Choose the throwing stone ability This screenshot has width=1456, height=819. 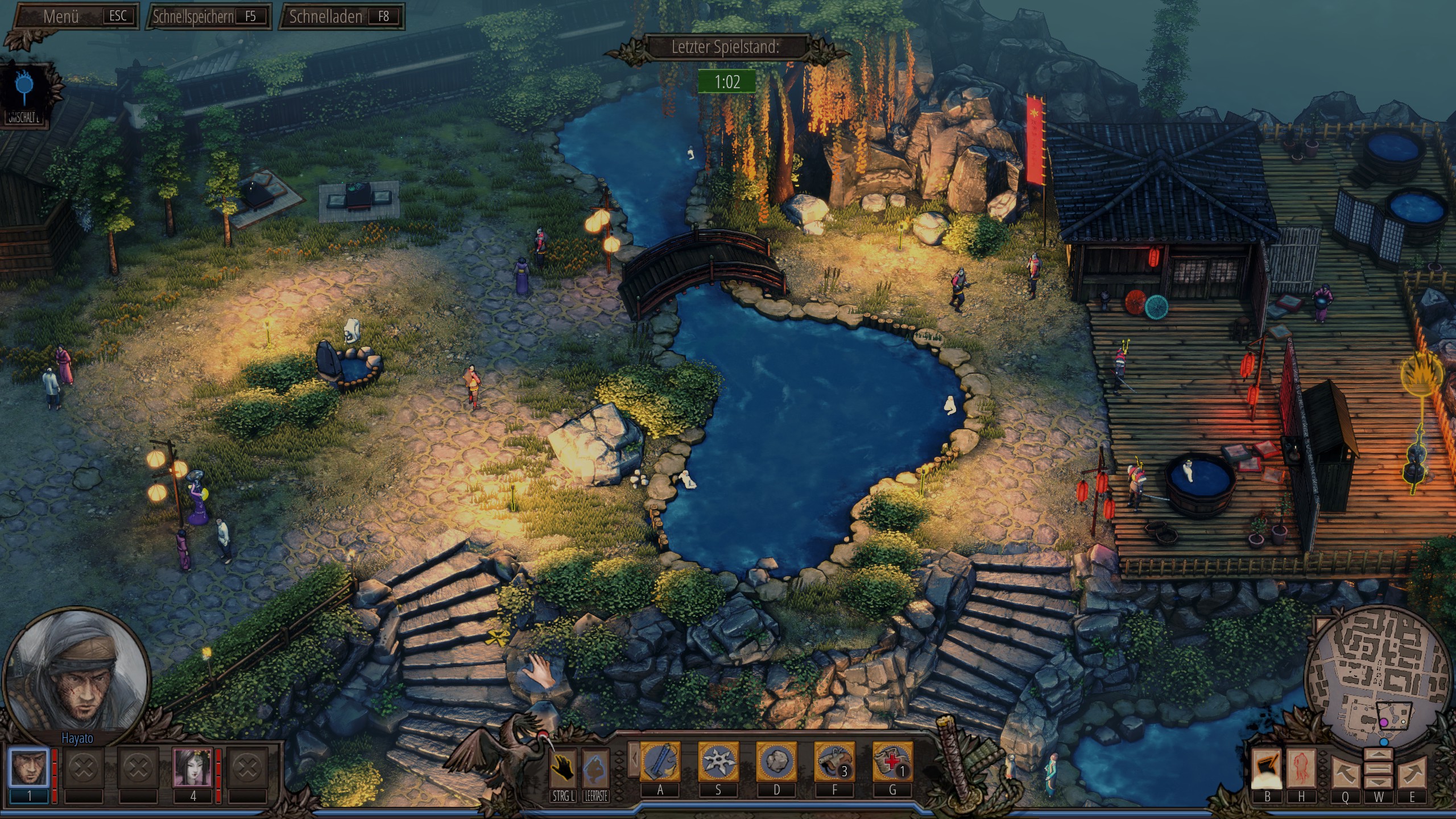point(776,762)
